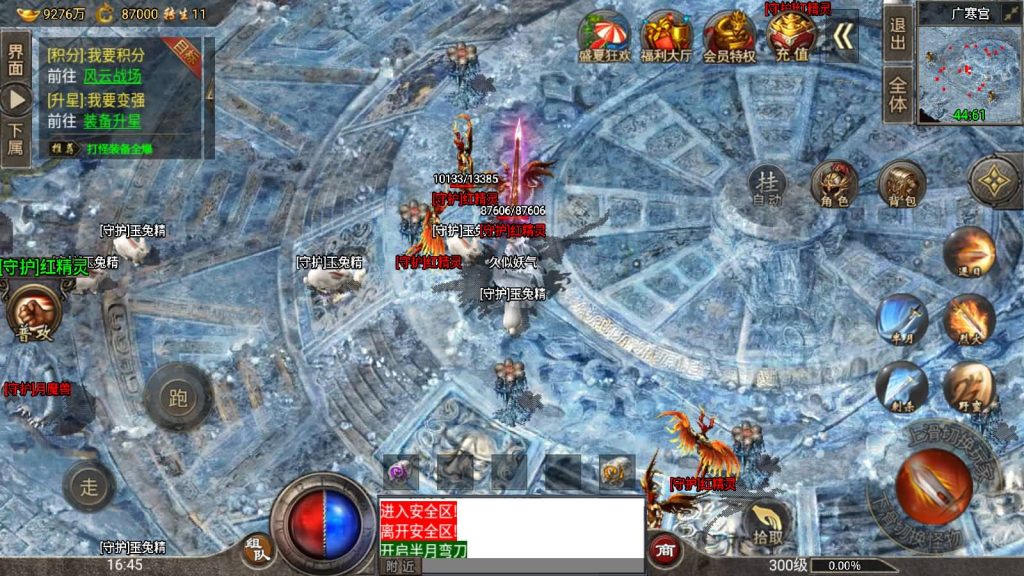Follow the 装备升星 upgrade link
Screen dimensions: 1024x576
(x=112, y=121)
